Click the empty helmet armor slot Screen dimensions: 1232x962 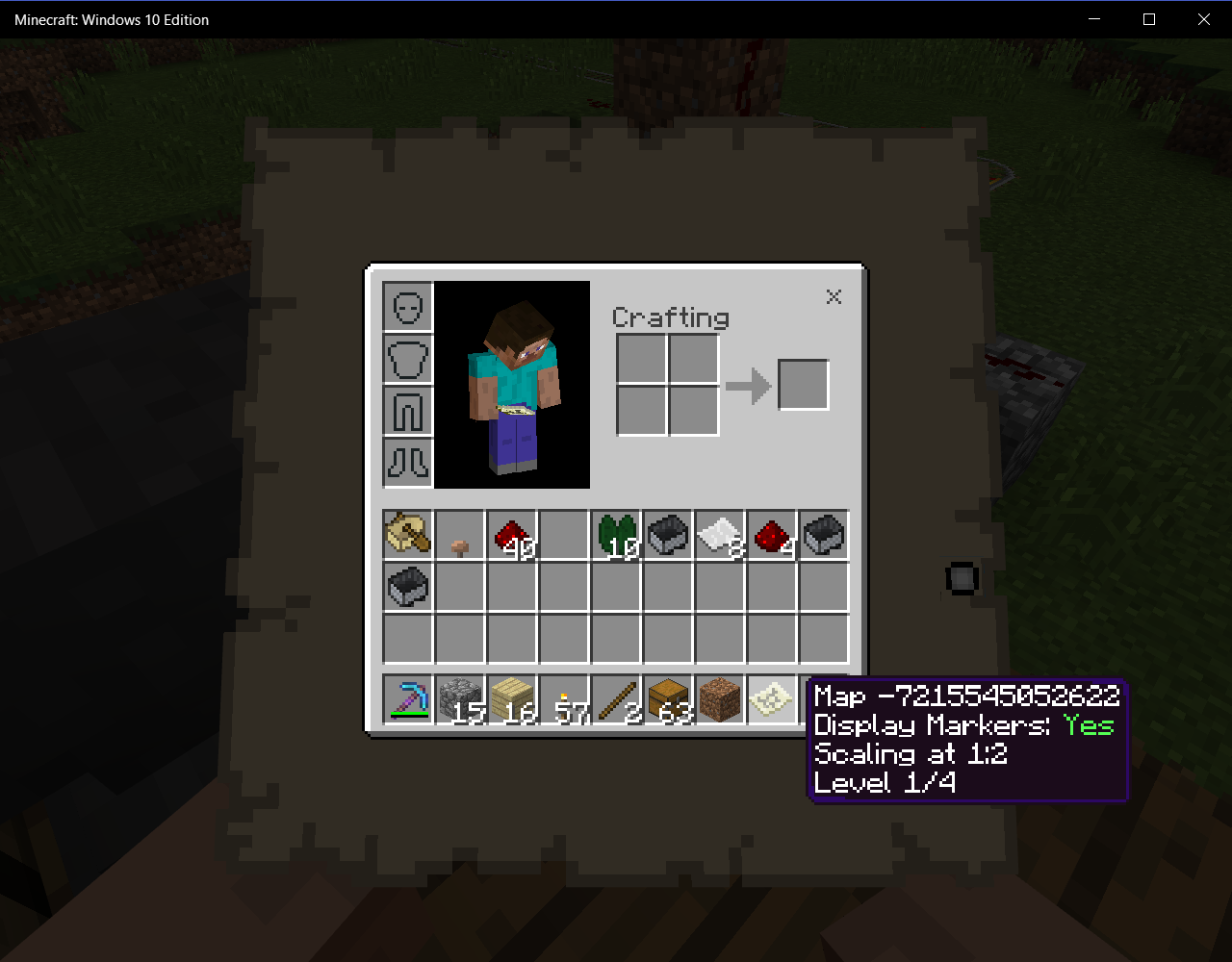coord(408,307)
